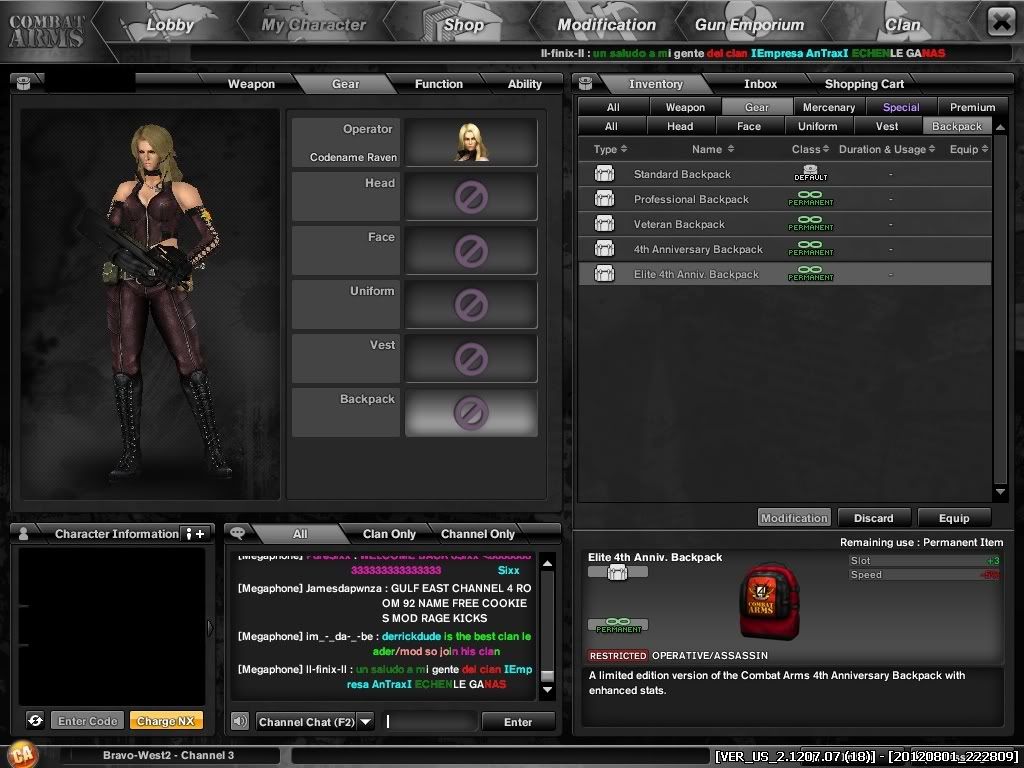The image size is (1024, 768).
Task: View the Shopping Cart tab
Action: click(x=864, y=84)
